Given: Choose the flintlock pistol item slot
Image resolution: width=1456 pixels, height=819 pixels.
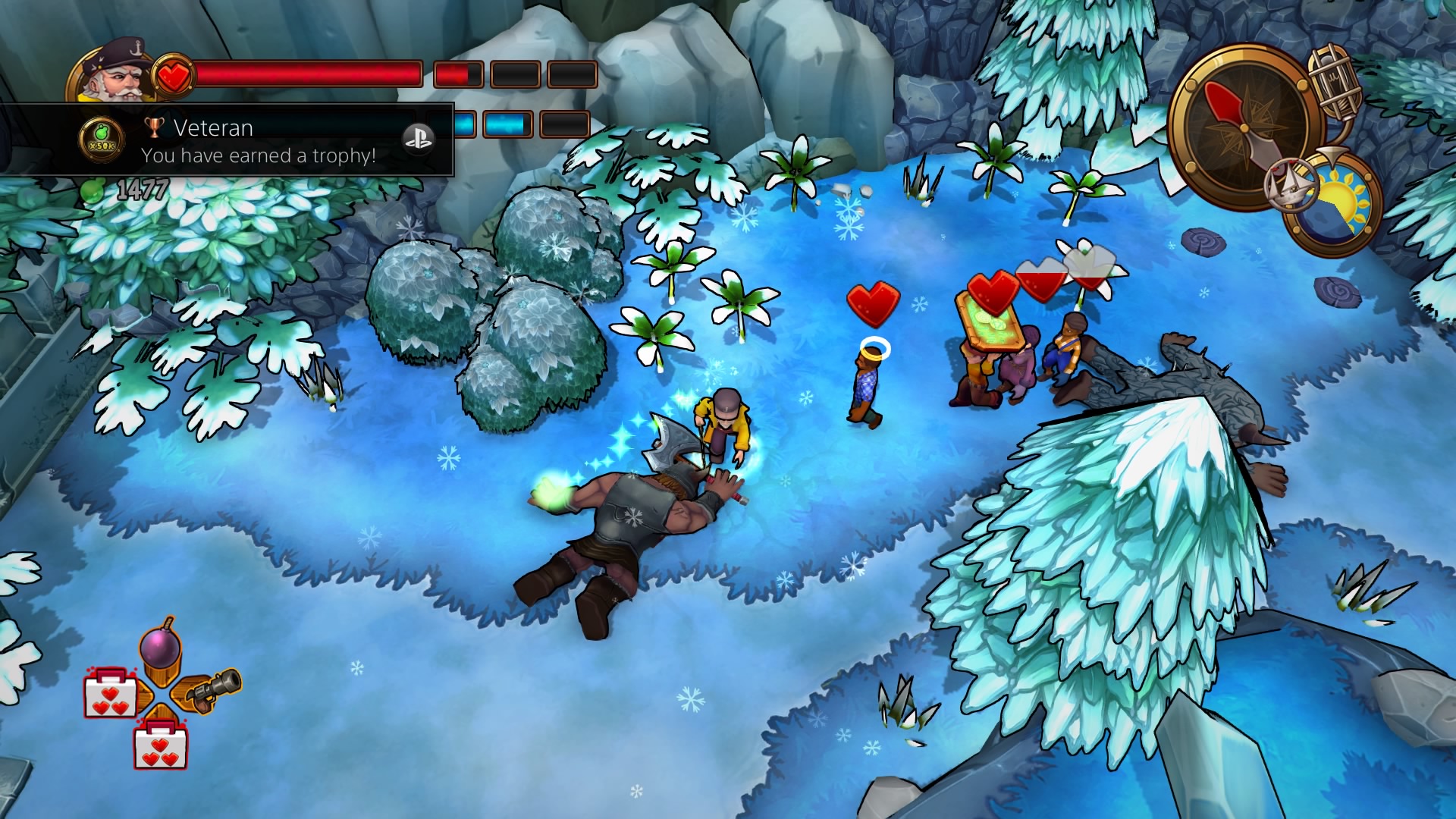Looking at the screenshot, I should click(212, 690).
